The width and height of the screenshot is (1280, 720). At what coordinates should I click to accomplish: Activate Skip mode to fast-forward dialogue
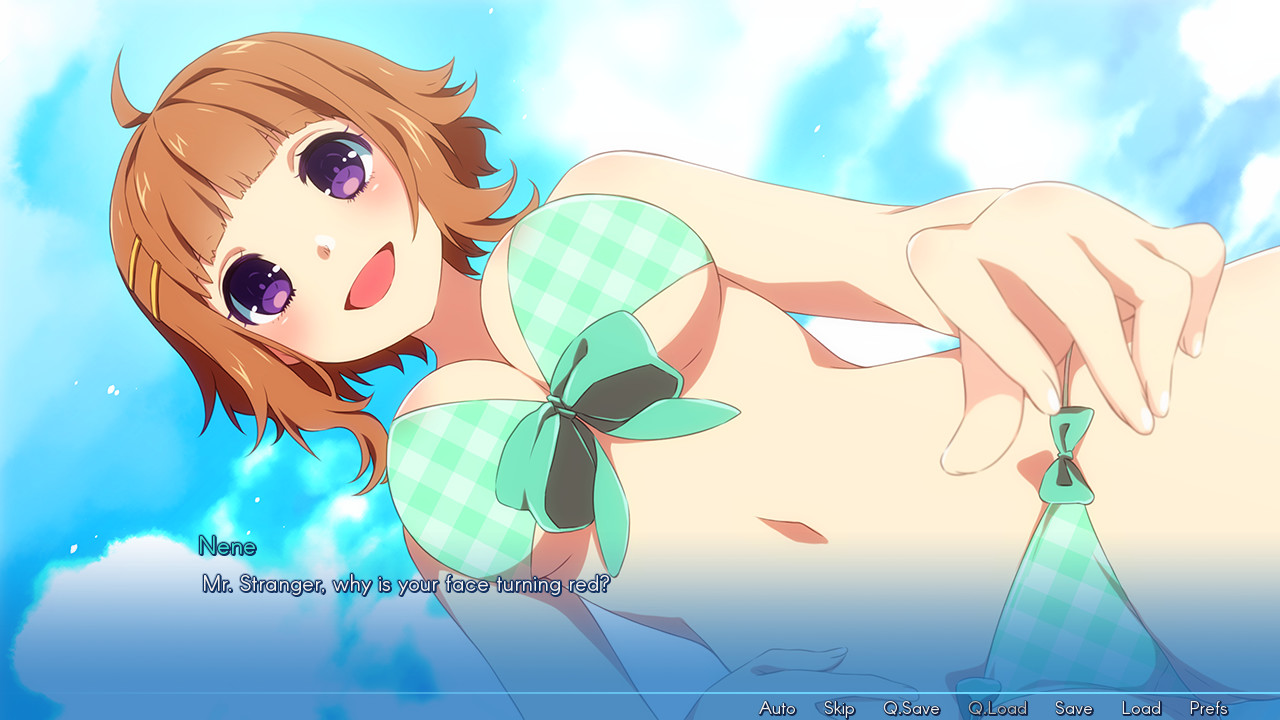838,707
